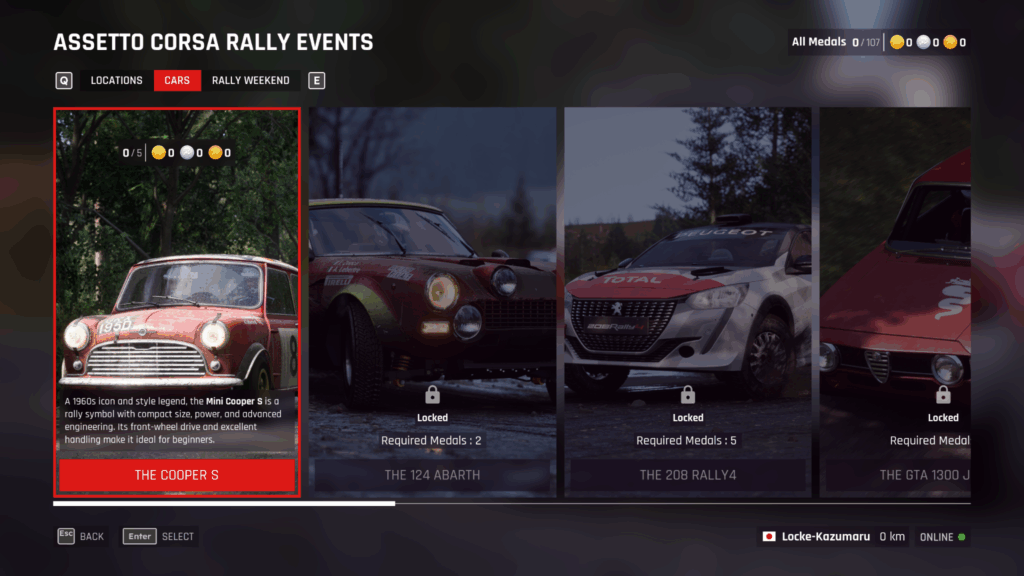Confirm with the Select button
The image size is (1024, 576).
[159, 537]
